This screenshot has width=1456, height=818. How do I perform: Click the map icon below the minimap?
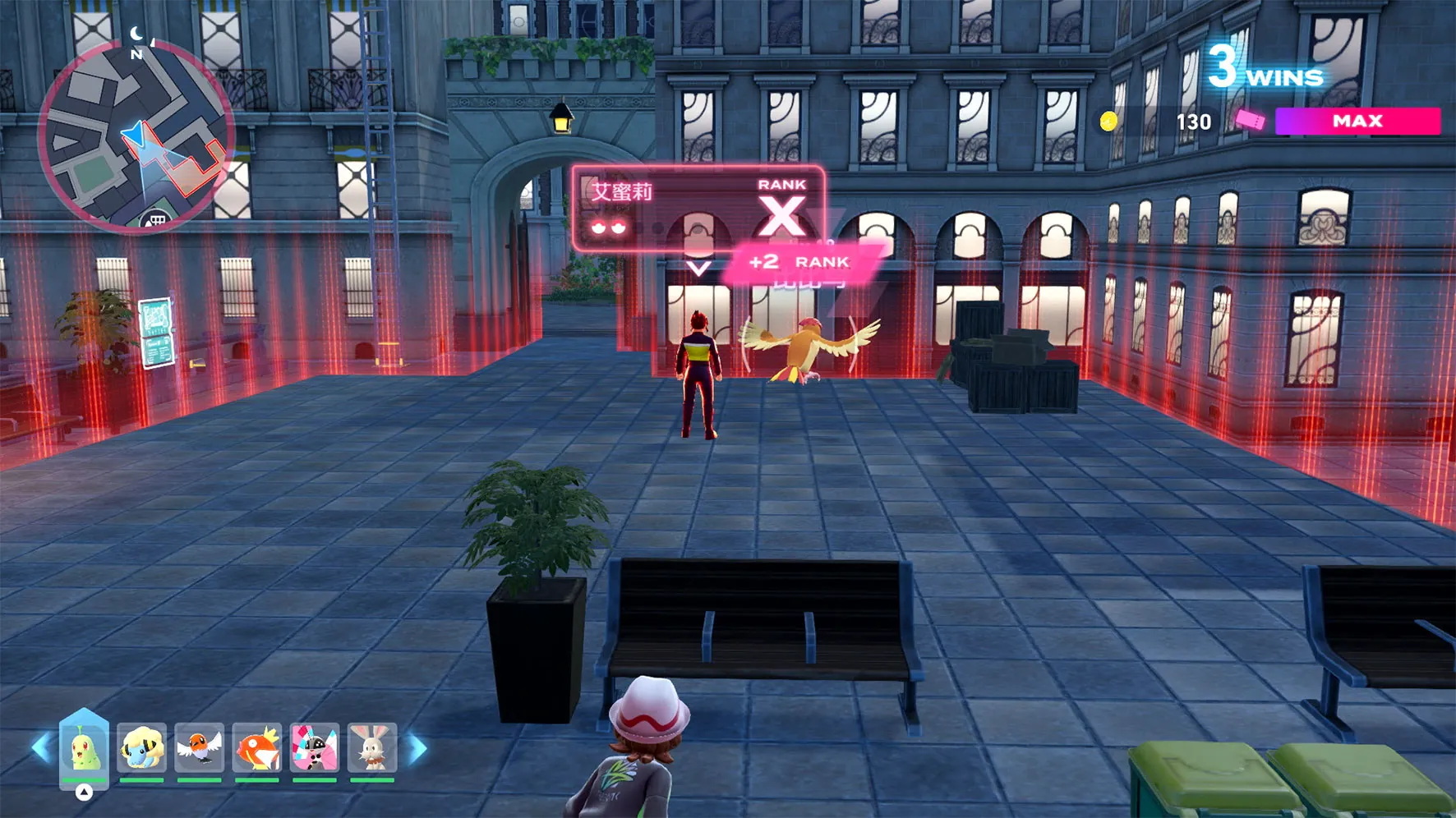154,220
